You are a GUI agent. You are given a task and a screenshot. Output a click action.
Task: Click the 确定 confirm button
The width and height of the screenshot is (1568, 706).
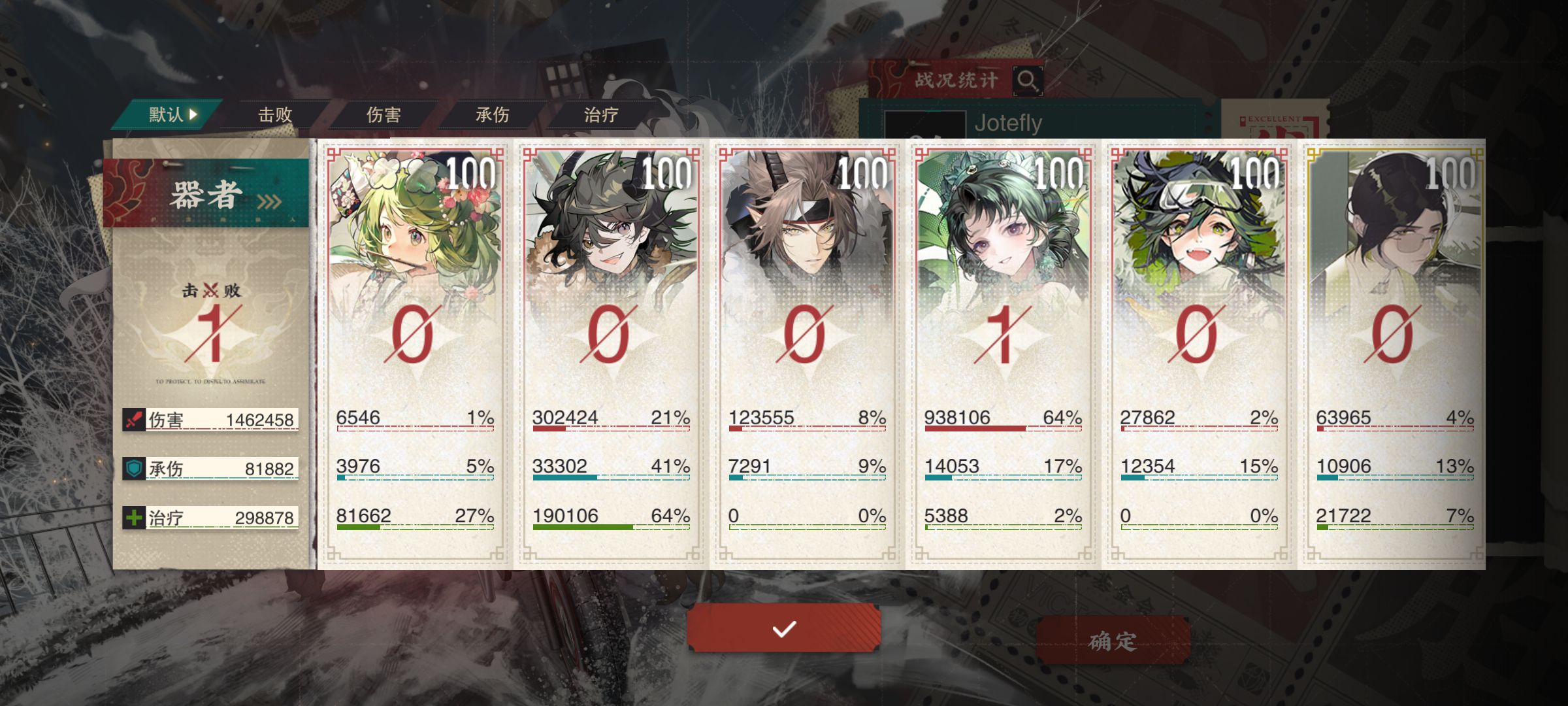tap(1113, 641)
